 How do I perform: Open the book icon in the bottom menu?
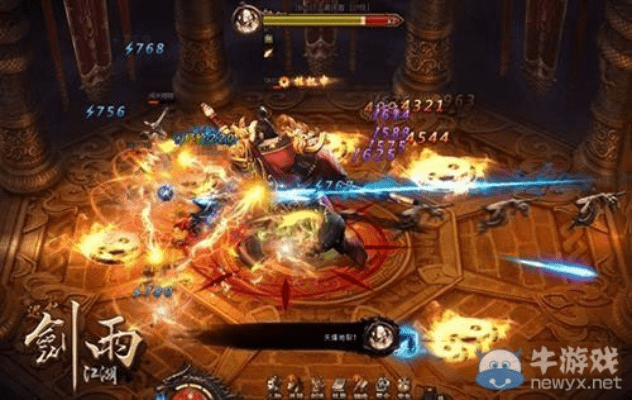[340, 385]
